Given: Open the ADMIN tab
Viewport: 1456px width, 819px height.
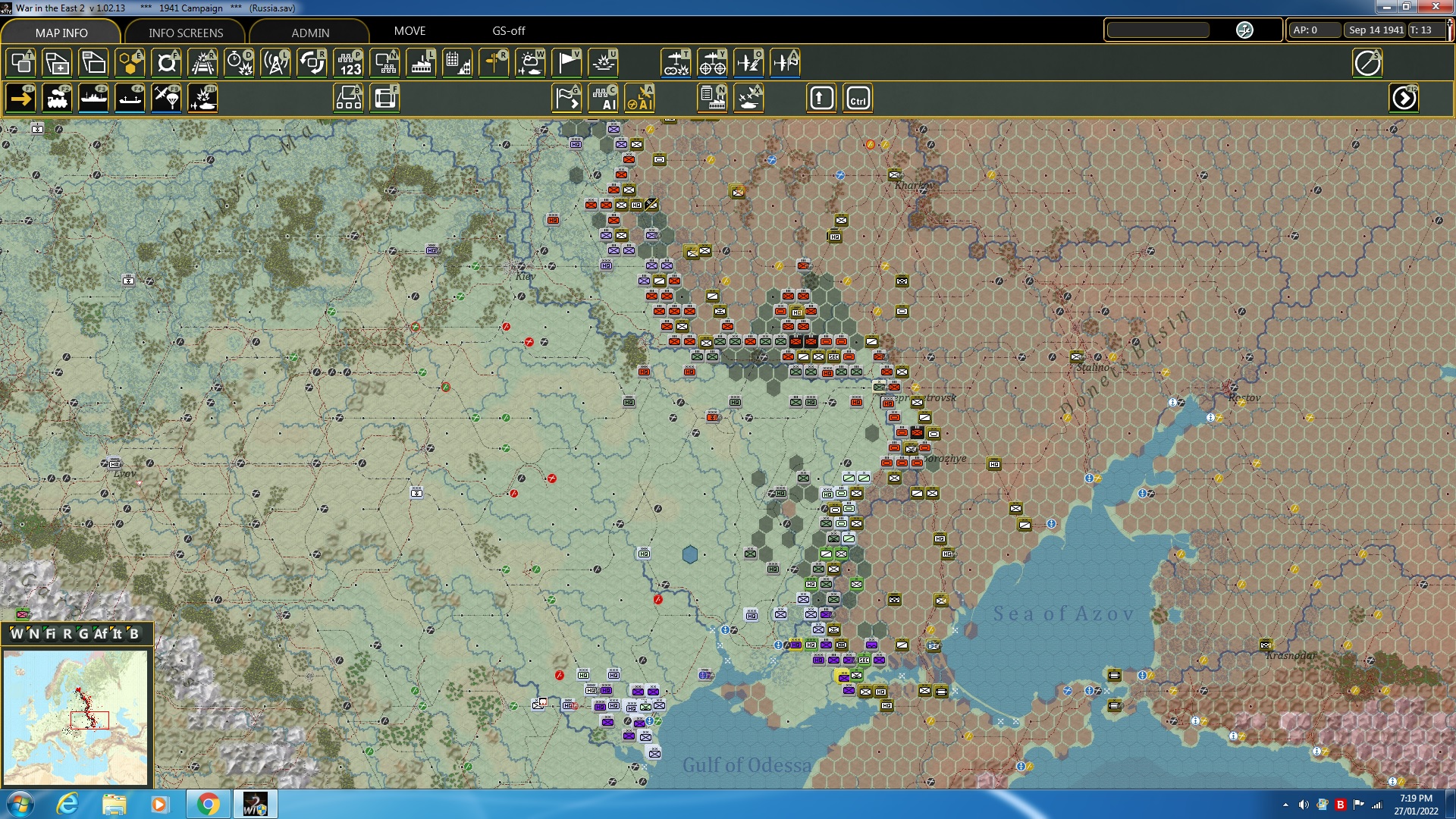Looking at the screenshot, I should pos(310,33).
